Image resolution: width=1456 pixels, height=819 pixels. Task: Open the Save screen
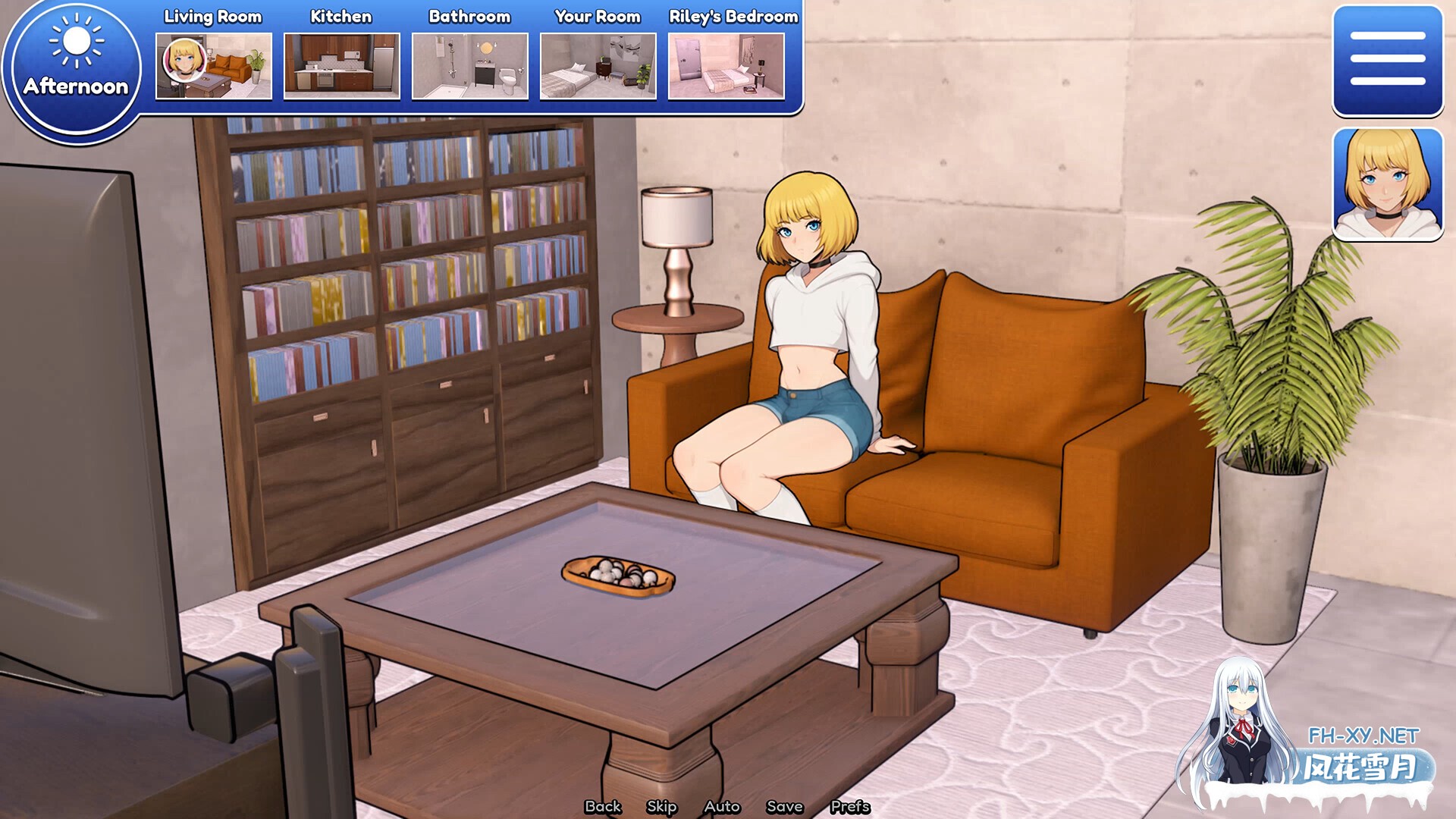pos(785,807)
